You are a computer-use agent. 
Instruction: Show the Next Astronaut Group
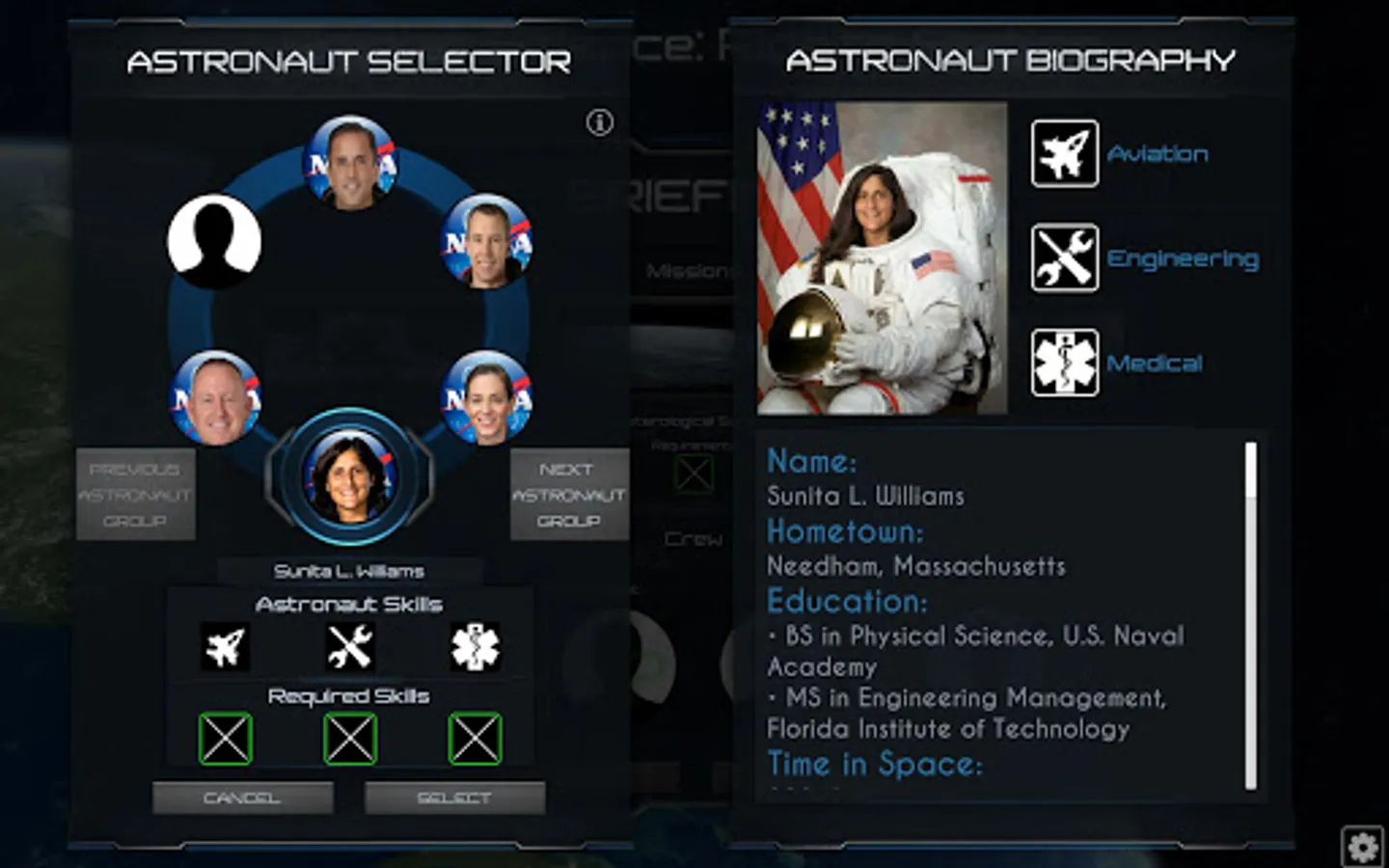[x=568, y=495]
